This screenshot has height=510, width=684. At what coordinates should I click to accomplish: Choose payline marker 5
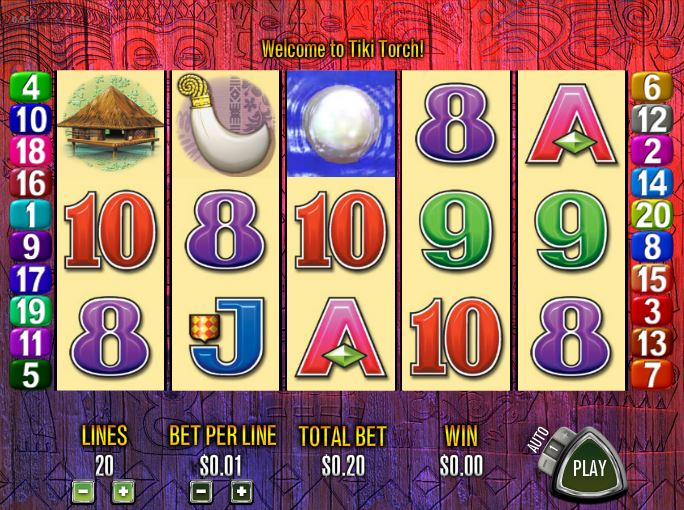(x=30, y=375)
